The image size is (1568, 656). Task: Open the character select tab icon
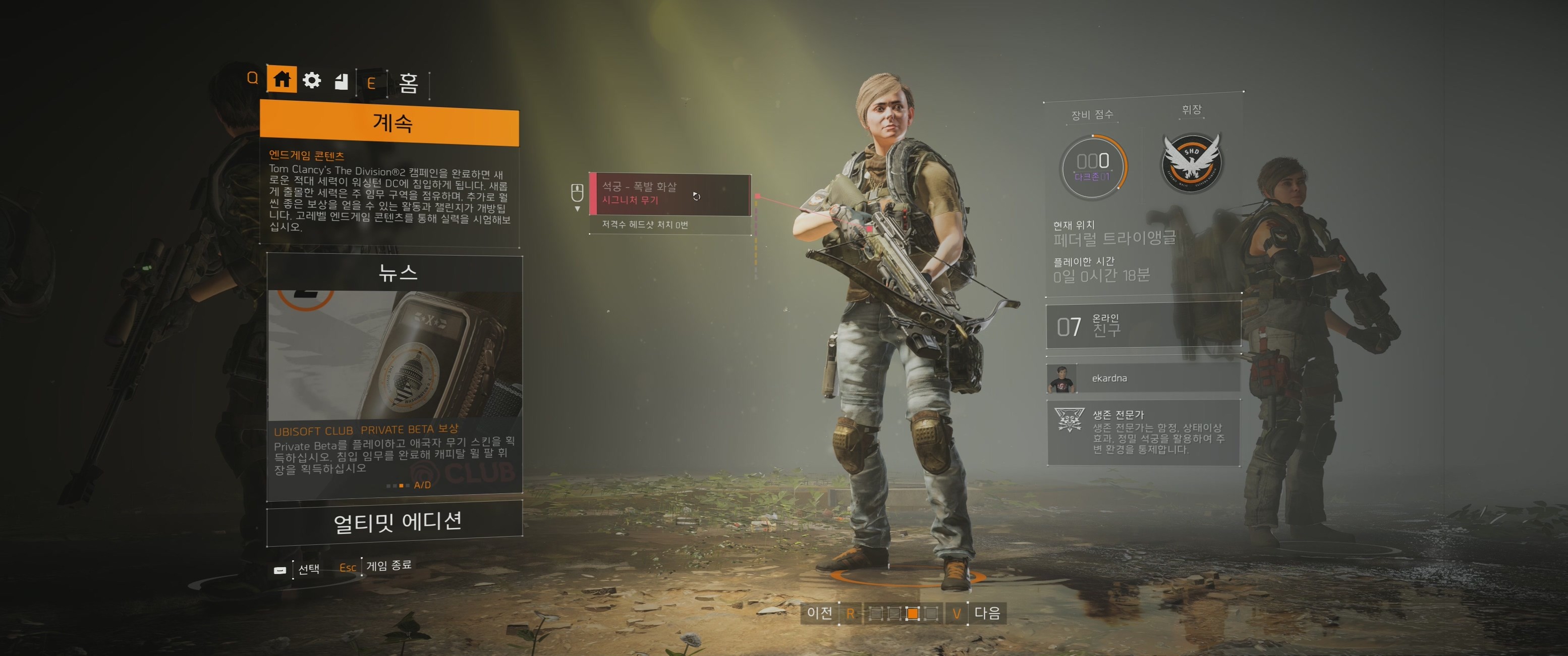tap(342, 81)
